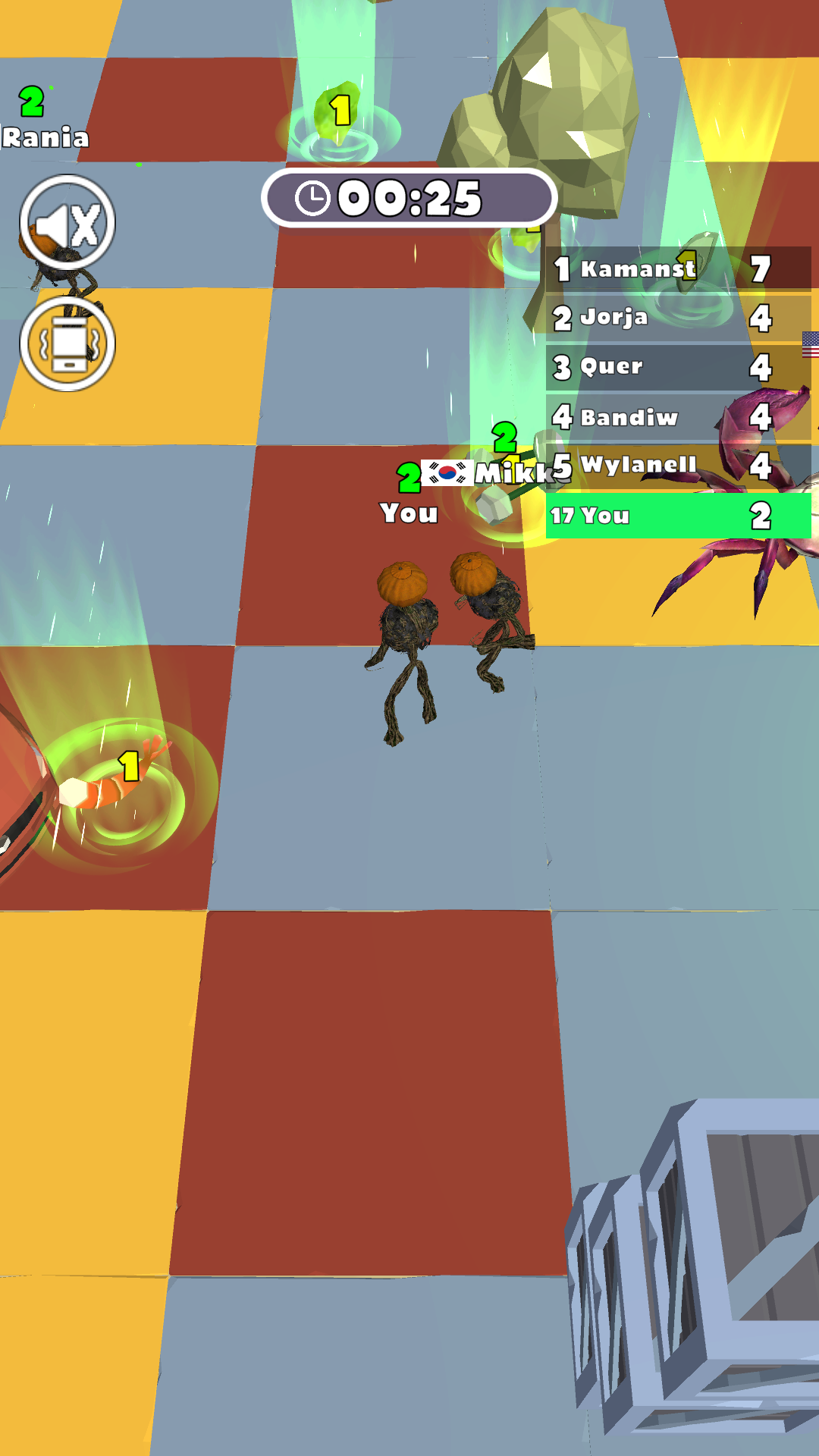This screenshot has height=1456, width=819.
Task: Click Jorja's leaderboard entry
Action: pyautogui.click(x=677, y=317)
